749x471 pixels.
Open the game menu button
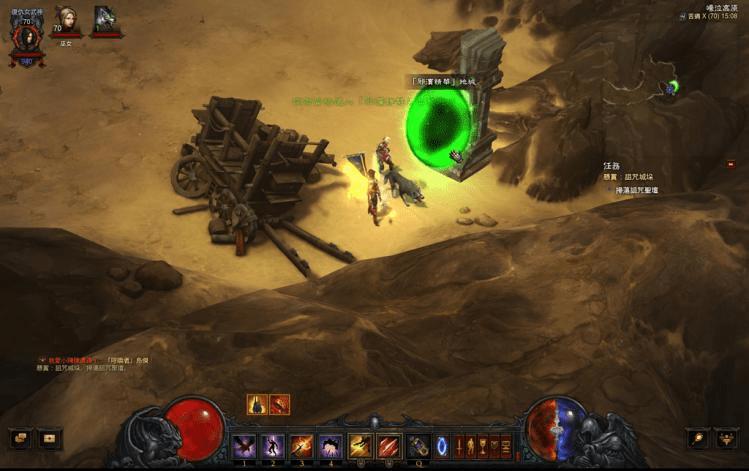728,438
